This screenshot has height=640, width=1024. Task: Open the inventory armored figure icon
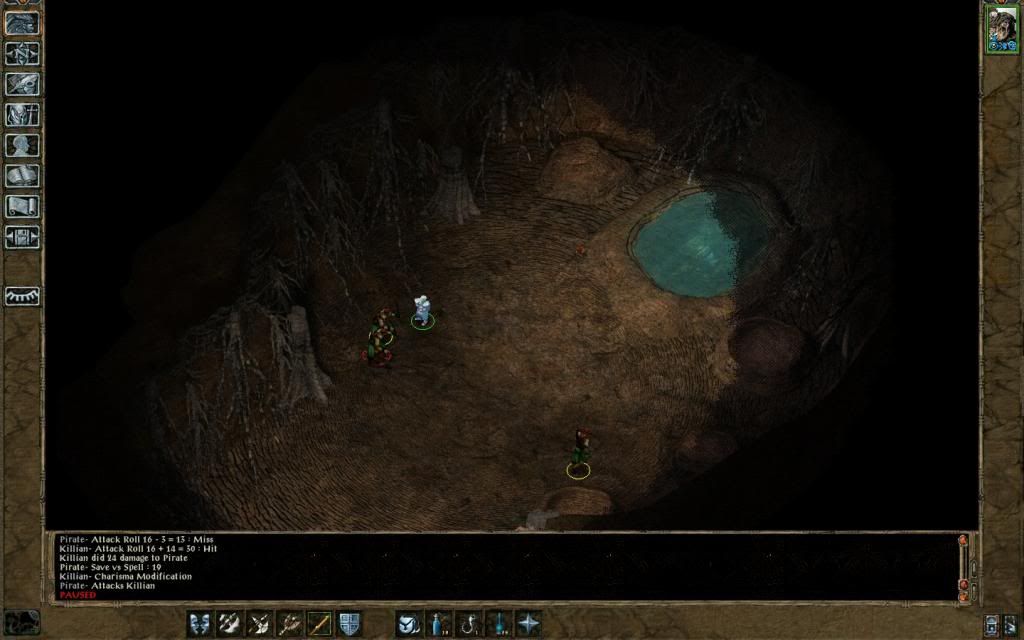22,114
